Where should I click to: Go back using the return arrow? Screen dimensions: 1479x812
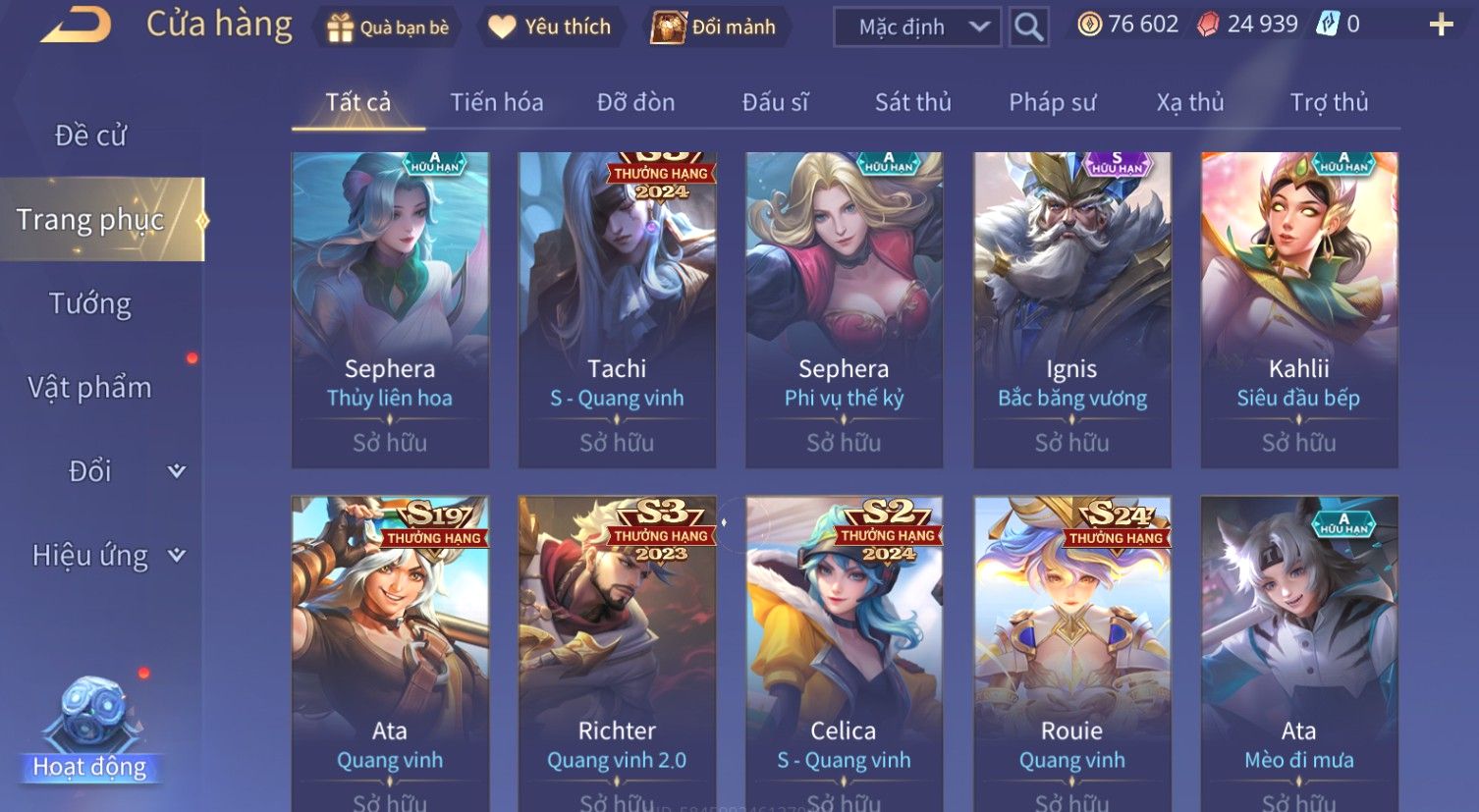pyautogui.click(x=75, y=26)
